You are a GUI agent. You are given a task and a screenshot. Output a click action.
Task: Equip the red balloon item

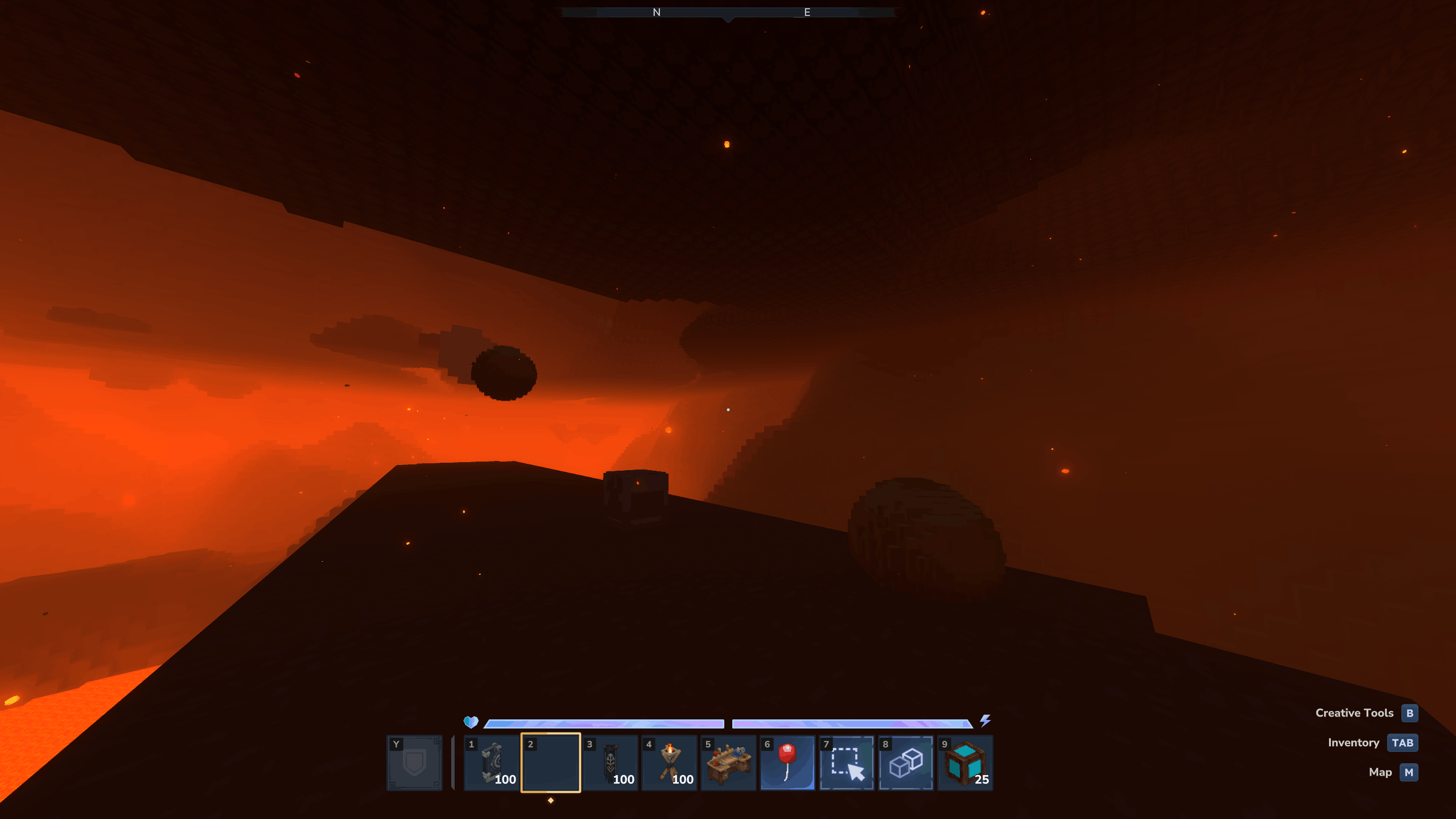coord(787,762)
